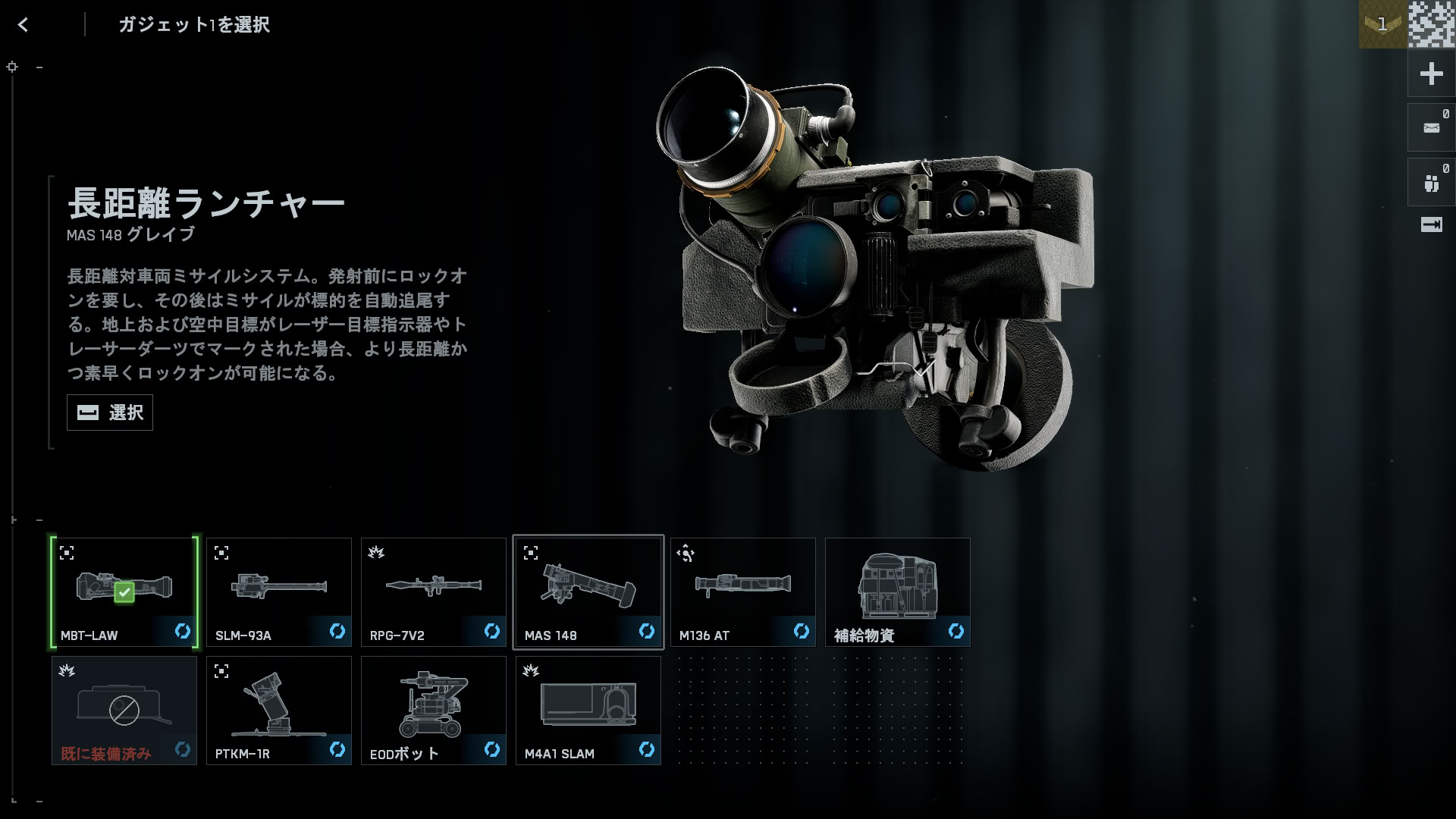Screen dimensions: 1456x819
Task: Click the already-equipped 既に装備済み gadget tile
Action: [x=124, y=711]
